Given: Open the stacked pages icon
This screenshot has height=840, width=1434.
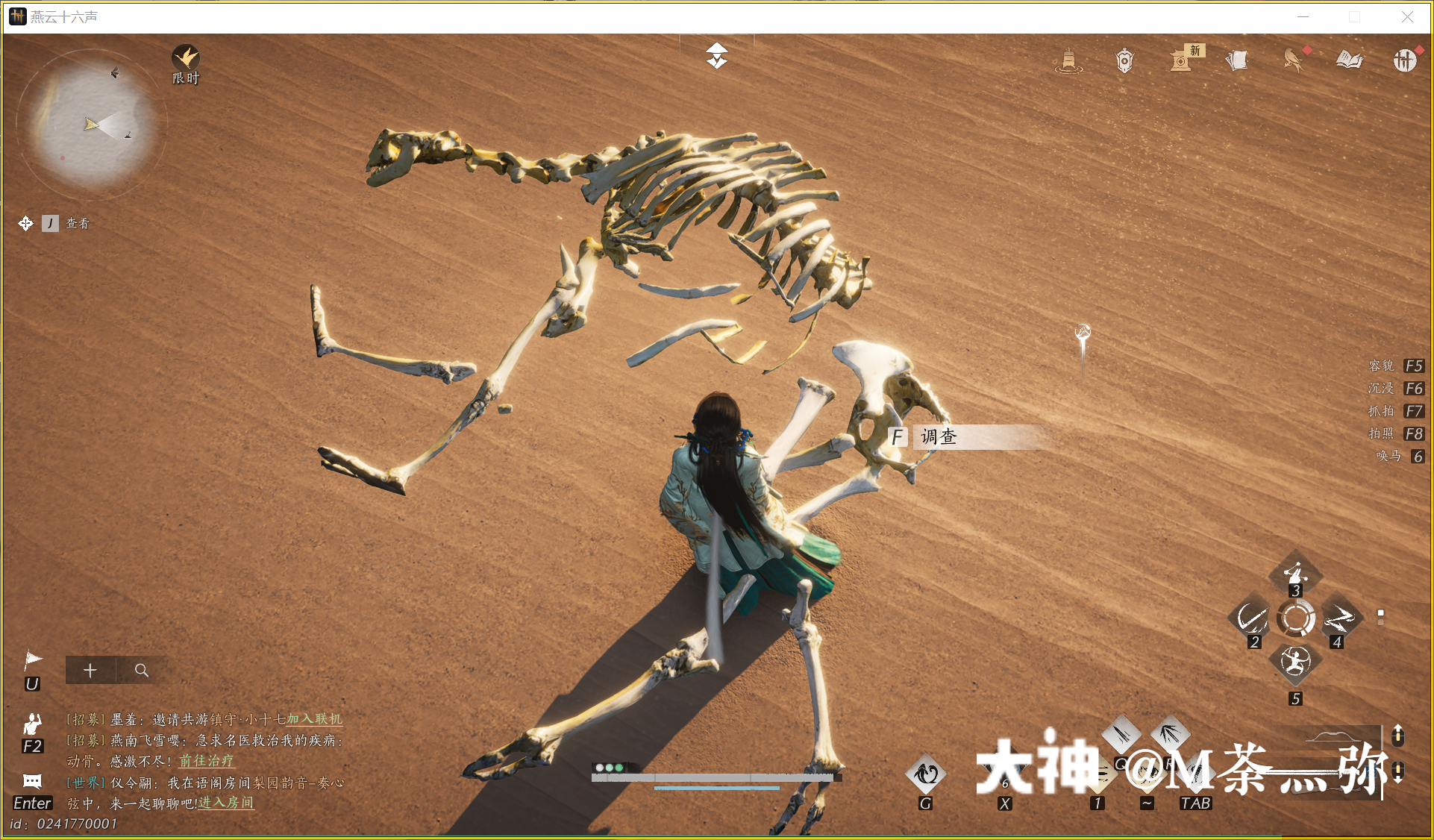Looking at the screenshot, I should (1237, 60).
